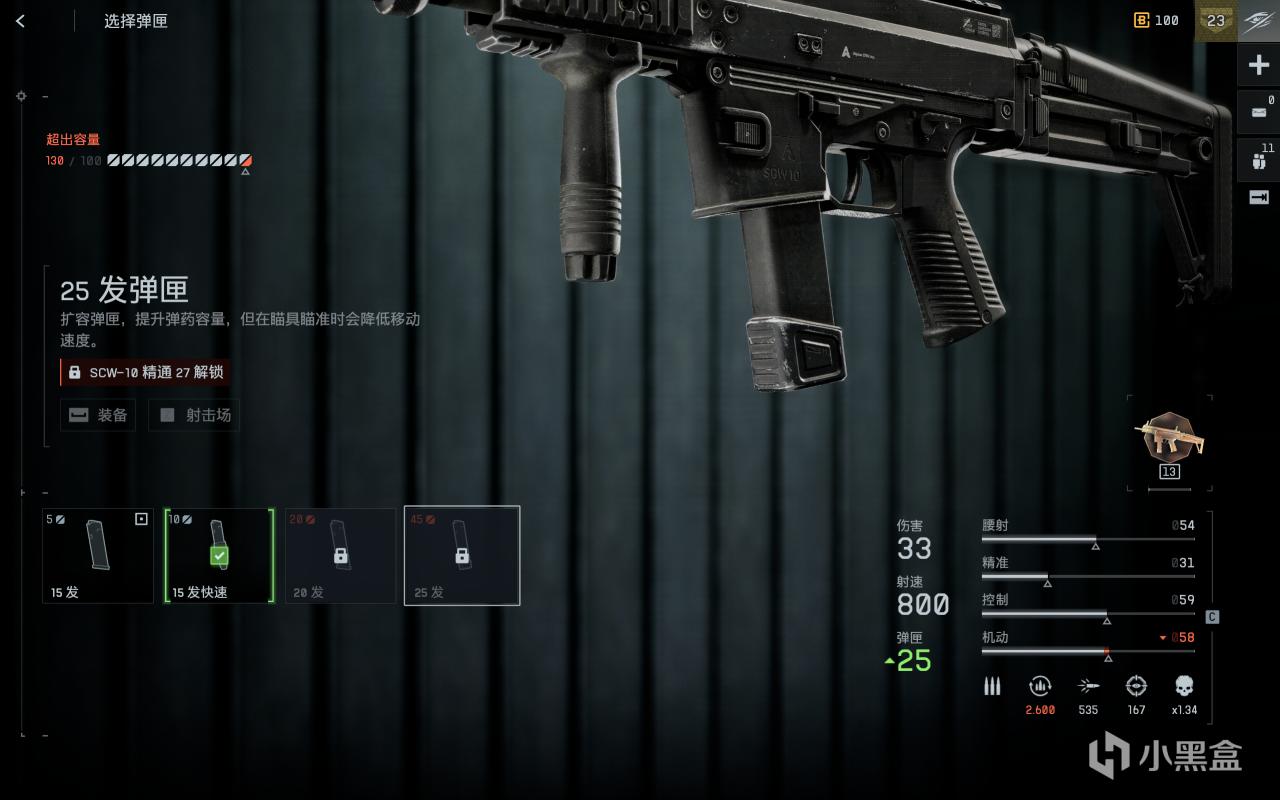
Task: Go back with the top-left arrow
Action: [20, 21]
